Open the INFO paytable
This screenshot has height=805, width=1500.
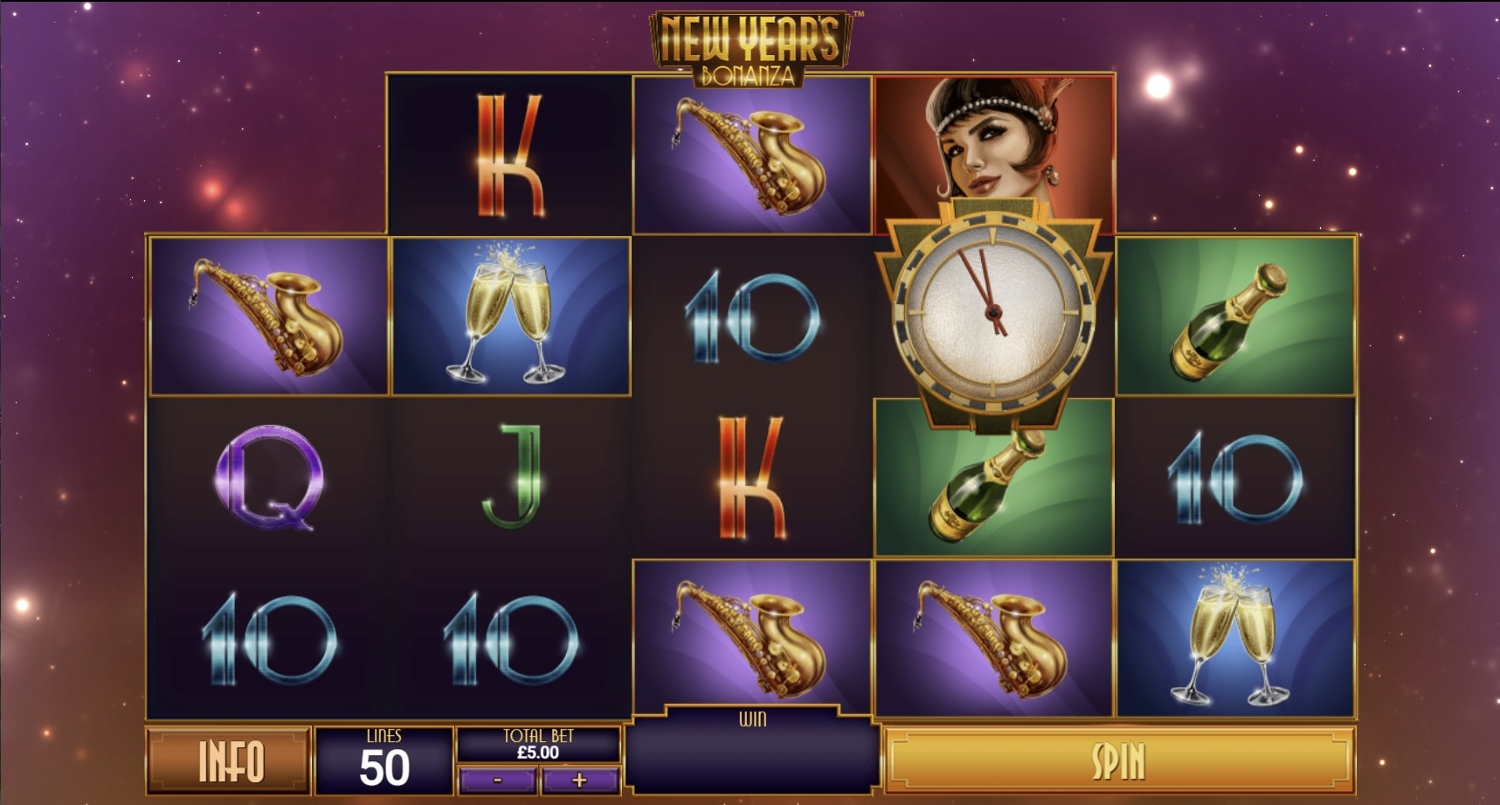tap(229, 761)
